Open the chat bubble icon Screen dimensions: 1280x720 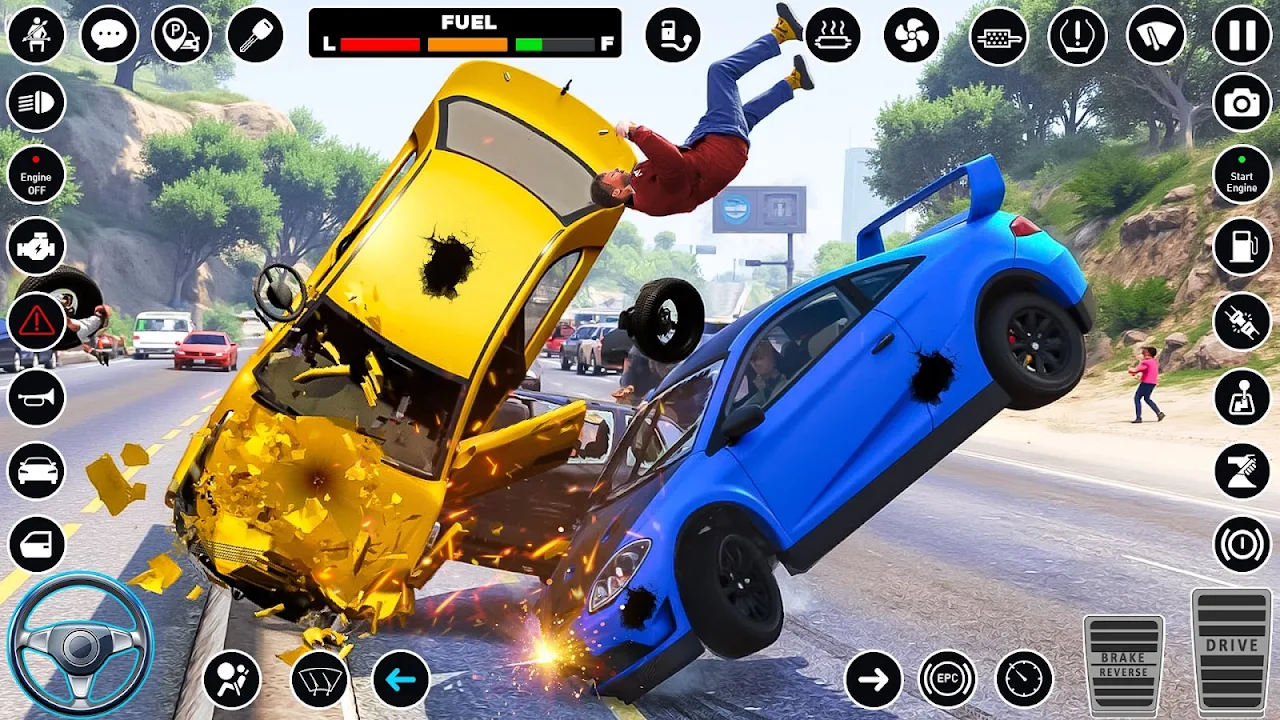click(109, 35)
